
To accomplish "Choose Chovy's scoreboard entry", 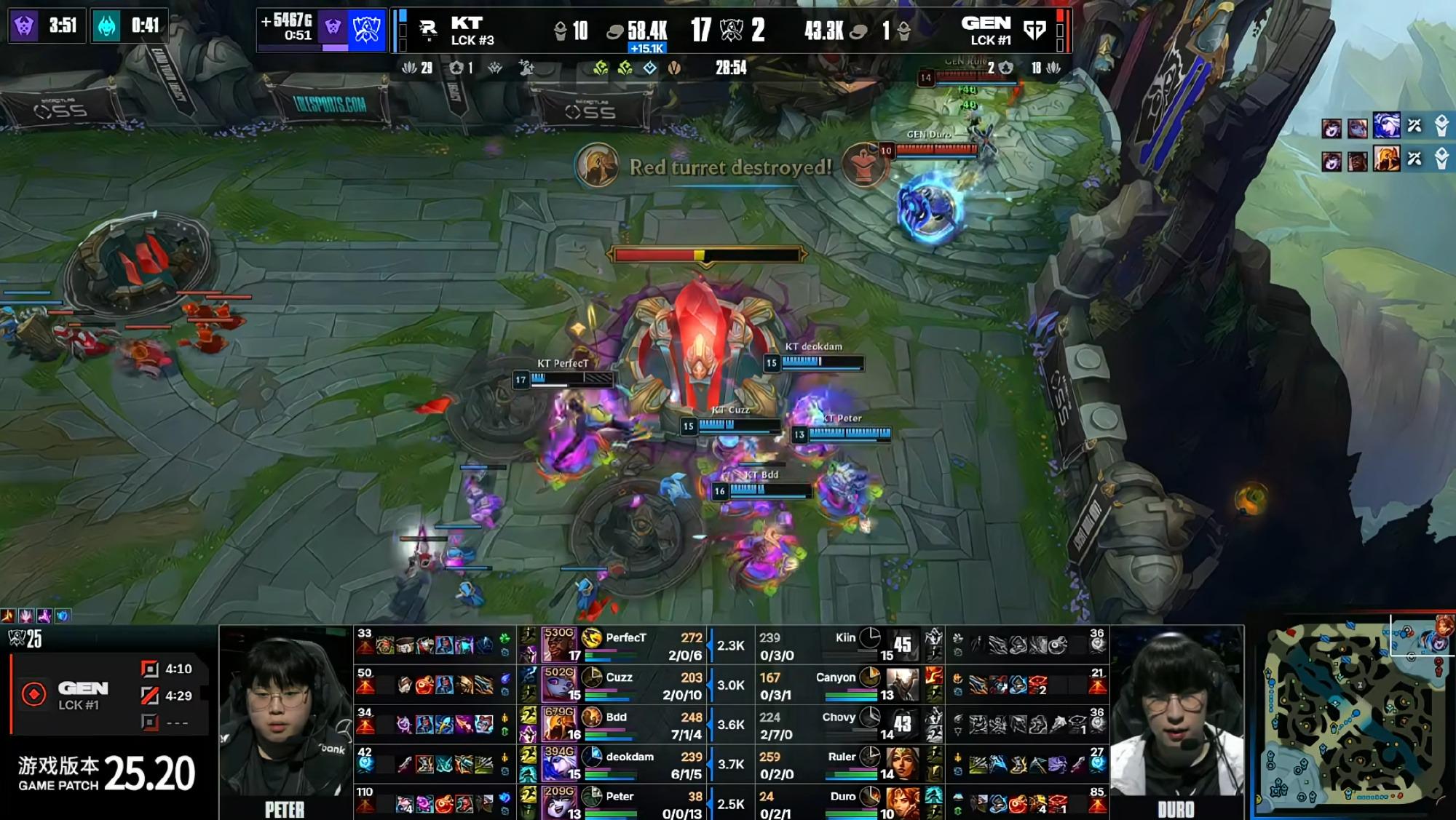I will click(x=844, y=725).
